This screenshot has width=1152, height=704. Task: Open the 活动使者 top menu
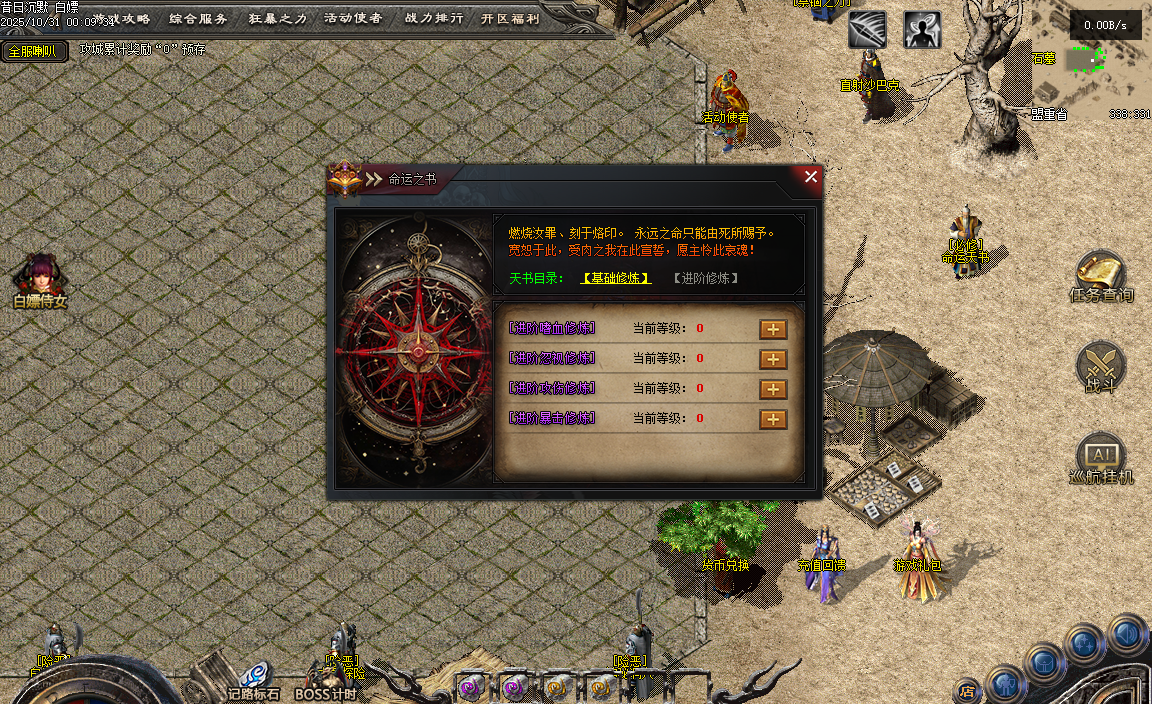pos(353,18)
